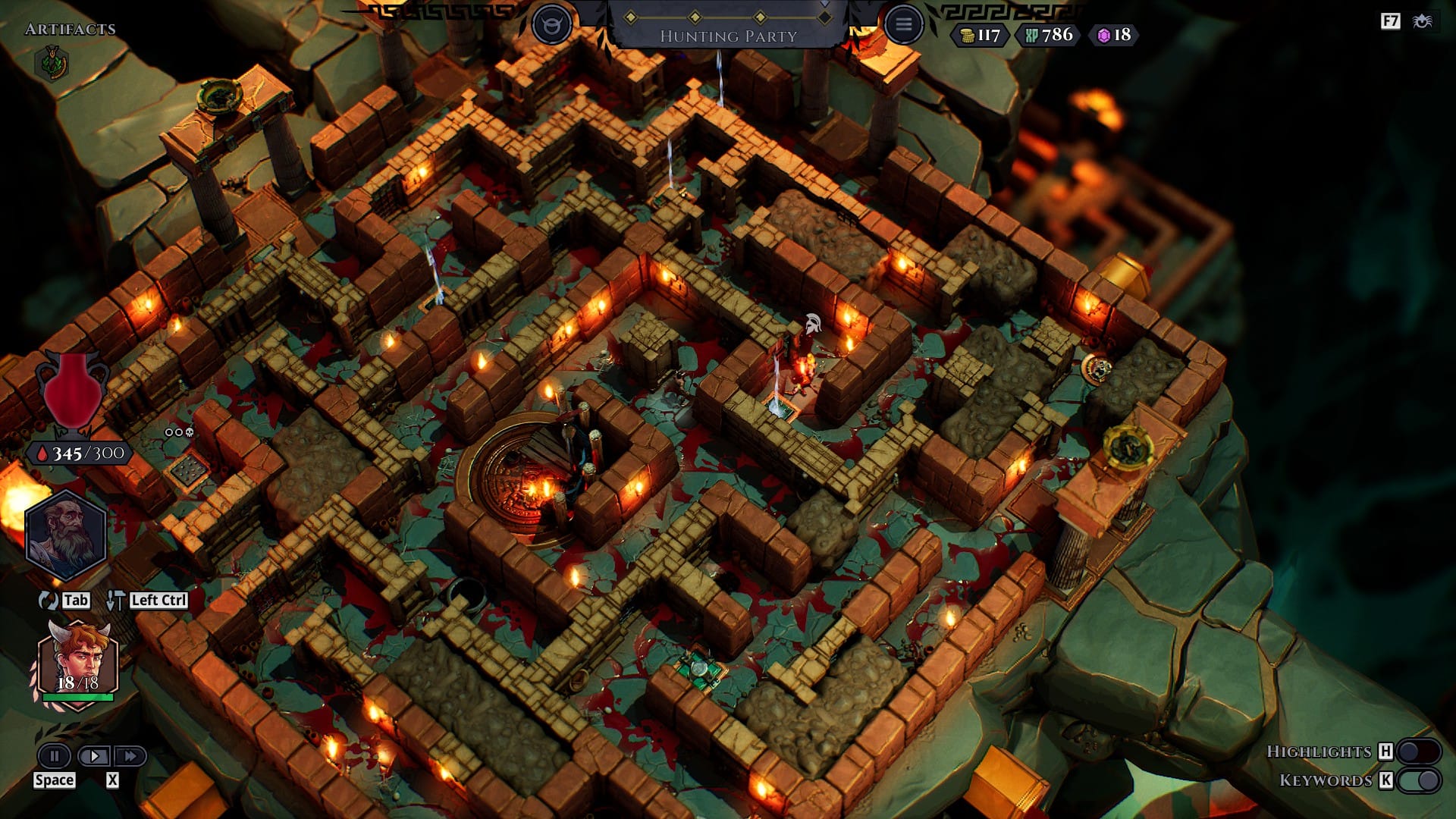1456x819 pixels.
Task: Click the bull-horn emblem button
Action: pos(551,25)
